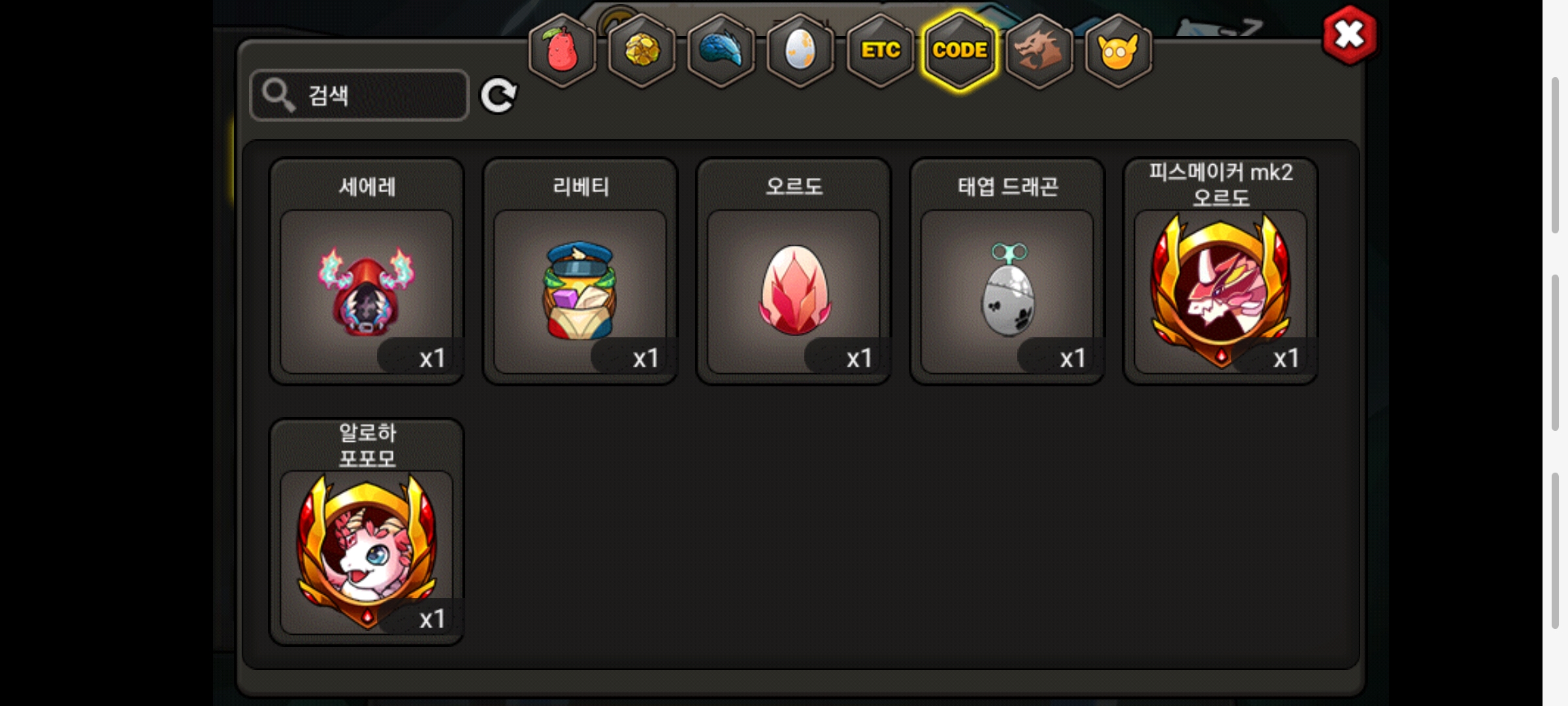Open the ETC tab
Screen dimensions: 1568x706
click(880, 51)
